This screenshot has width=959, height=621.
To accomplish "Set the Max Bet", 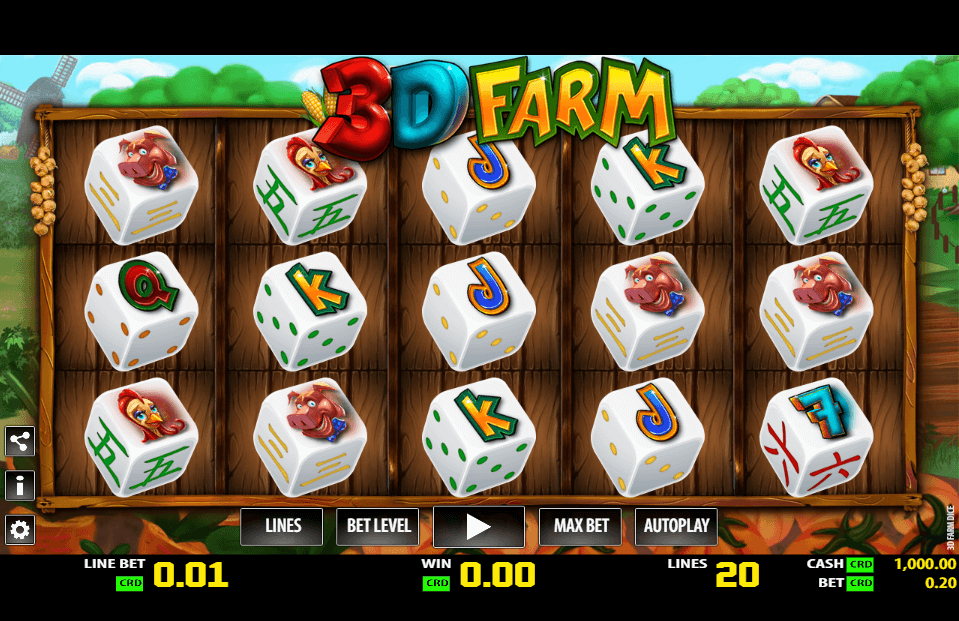I will point(580,526).
